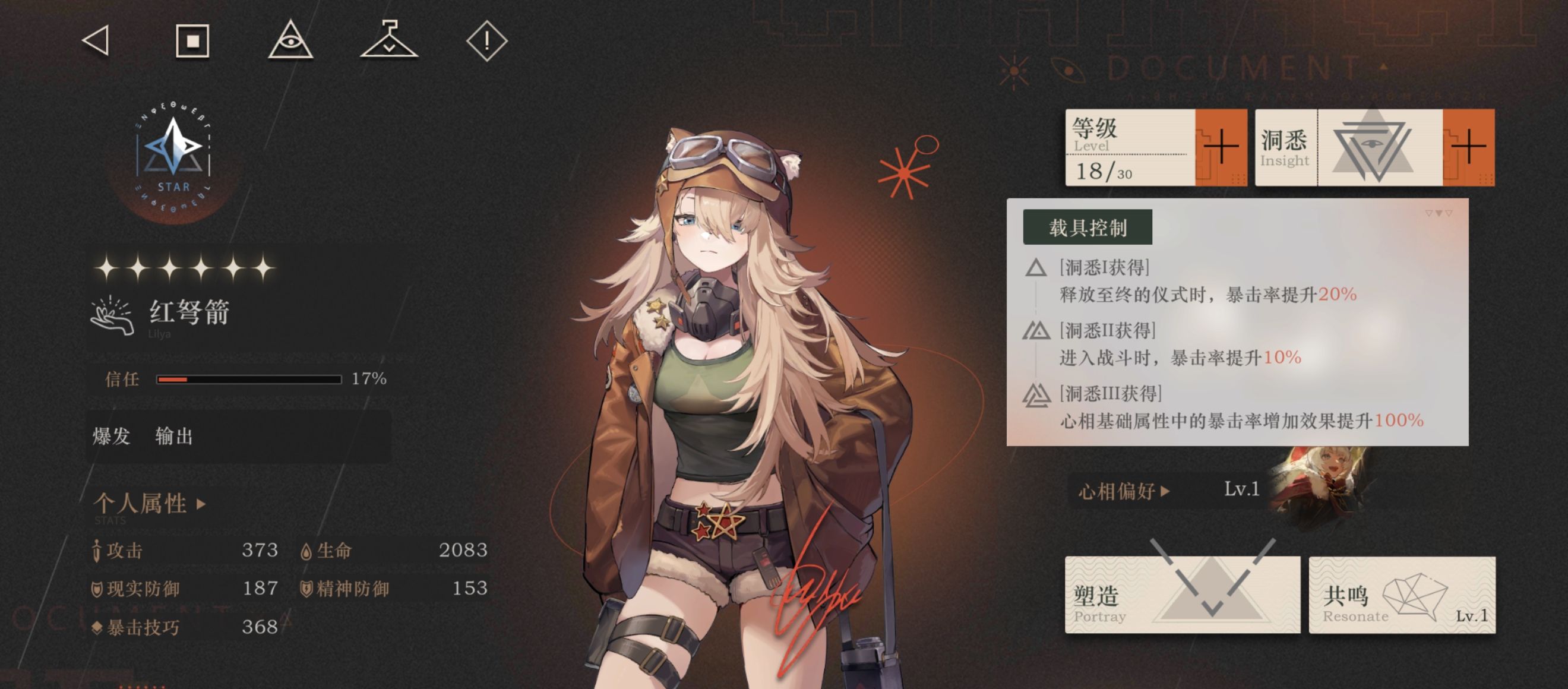
Task: Tap the Star afflatus emblem
Action: pos(173,155)
